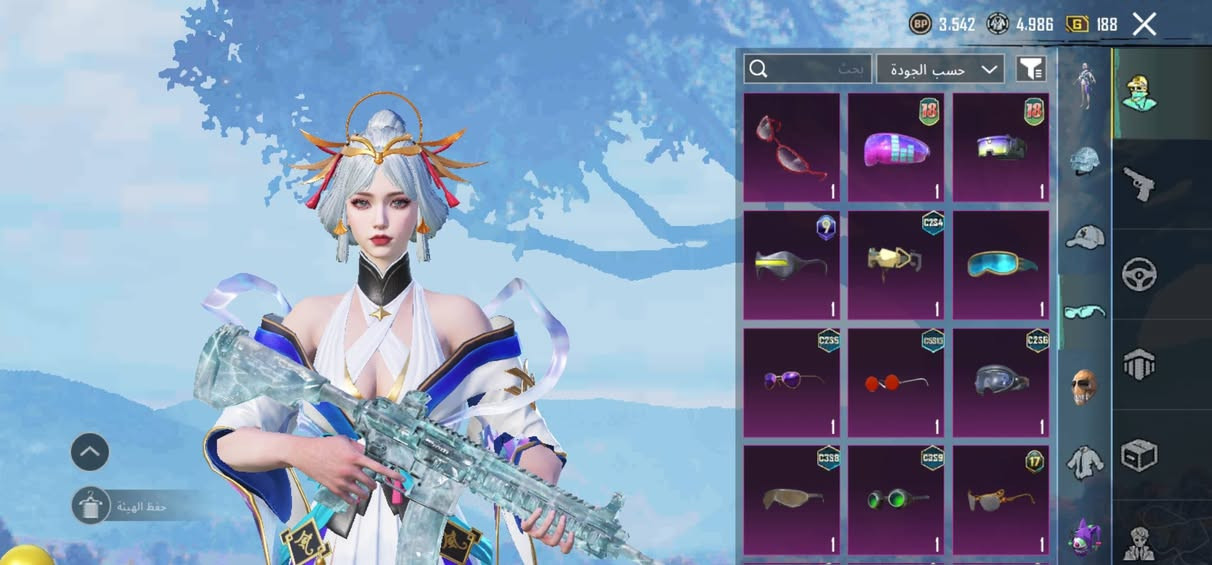Open the face mask category
The width and height of the screenshot is (1212, 565).
tap(1084, 387)
